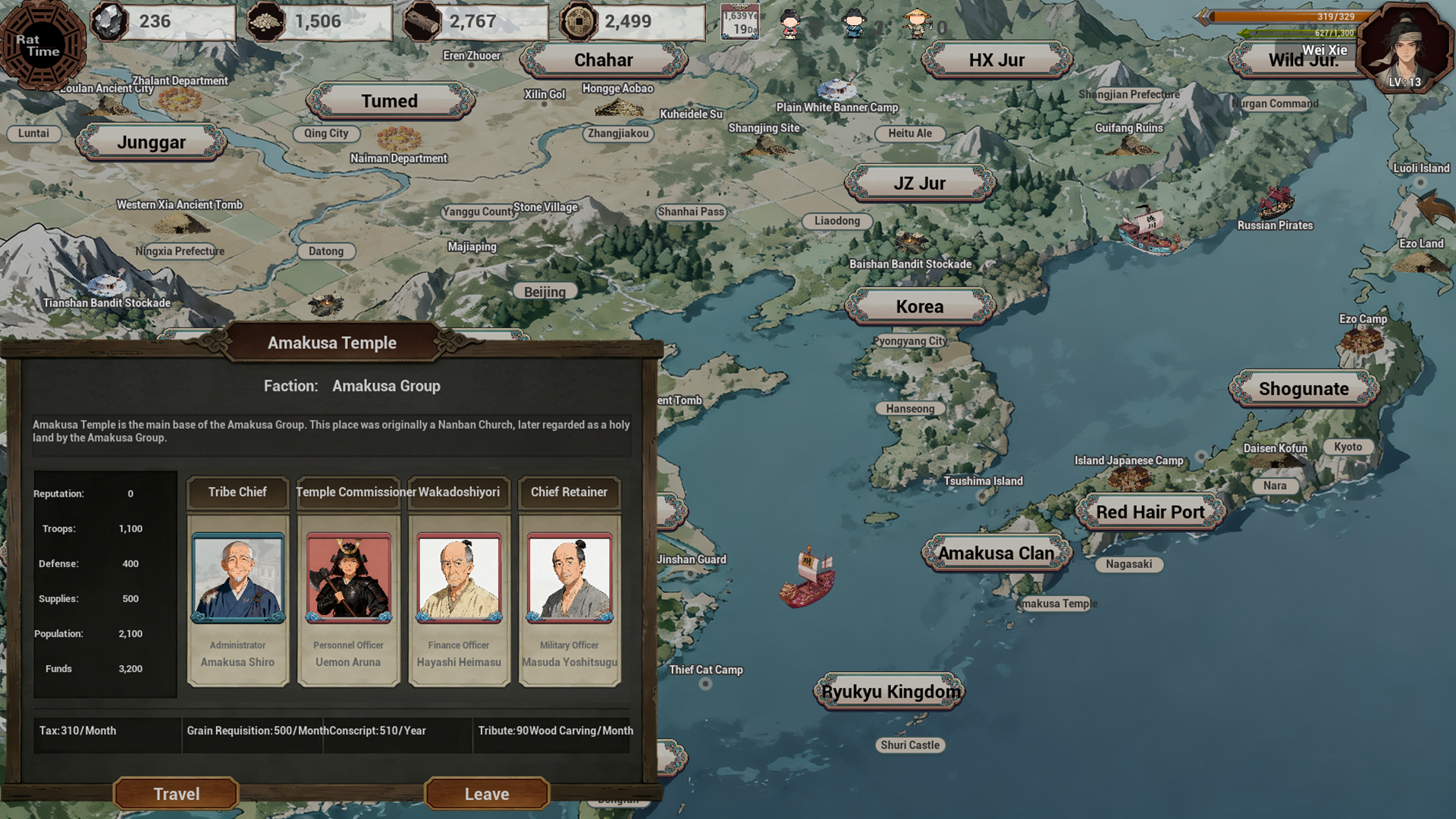Click the Amakusa Clan faction label
This screenshot has height=819, width=1456.
(996, 554)
